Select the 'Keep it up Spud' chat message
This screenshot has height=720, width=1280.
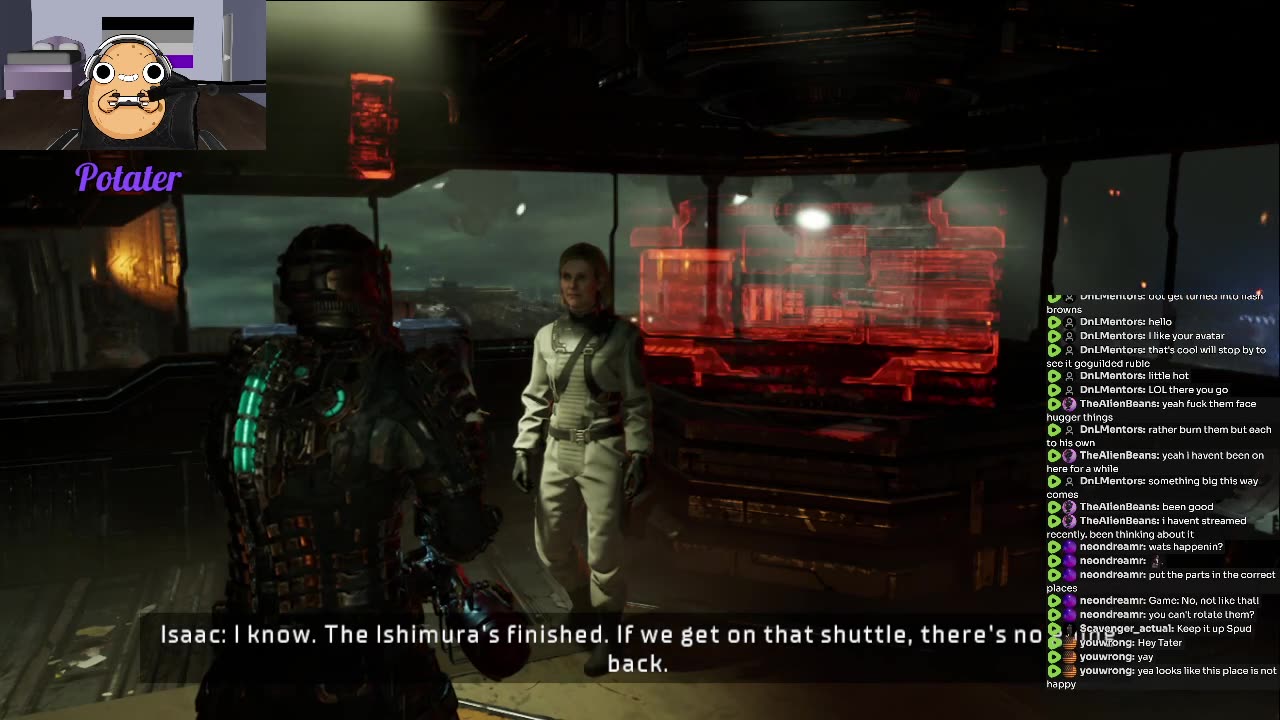(x=1213, y=628)
